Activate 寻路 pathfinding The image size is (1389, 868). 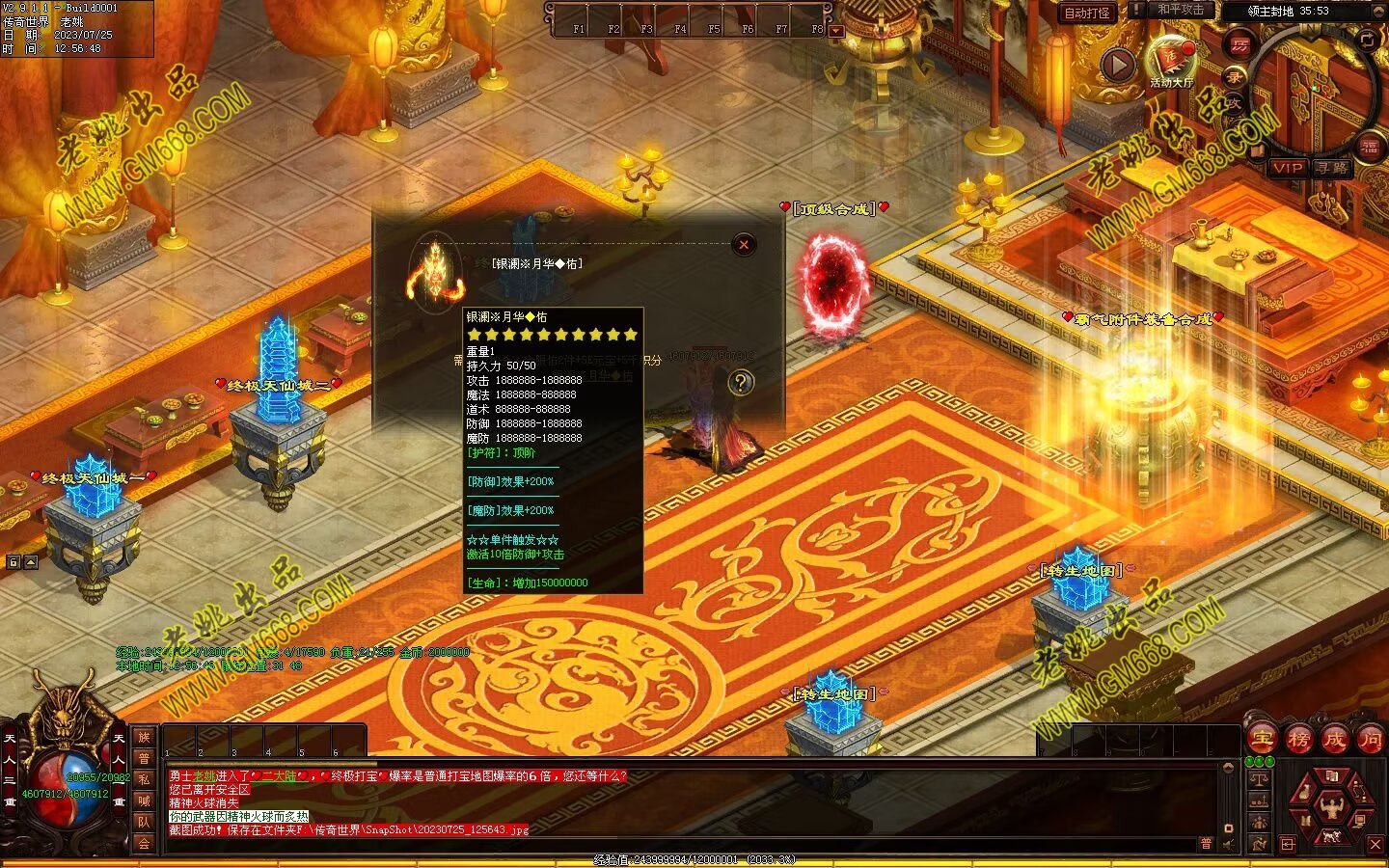[x=1332, y=168]
